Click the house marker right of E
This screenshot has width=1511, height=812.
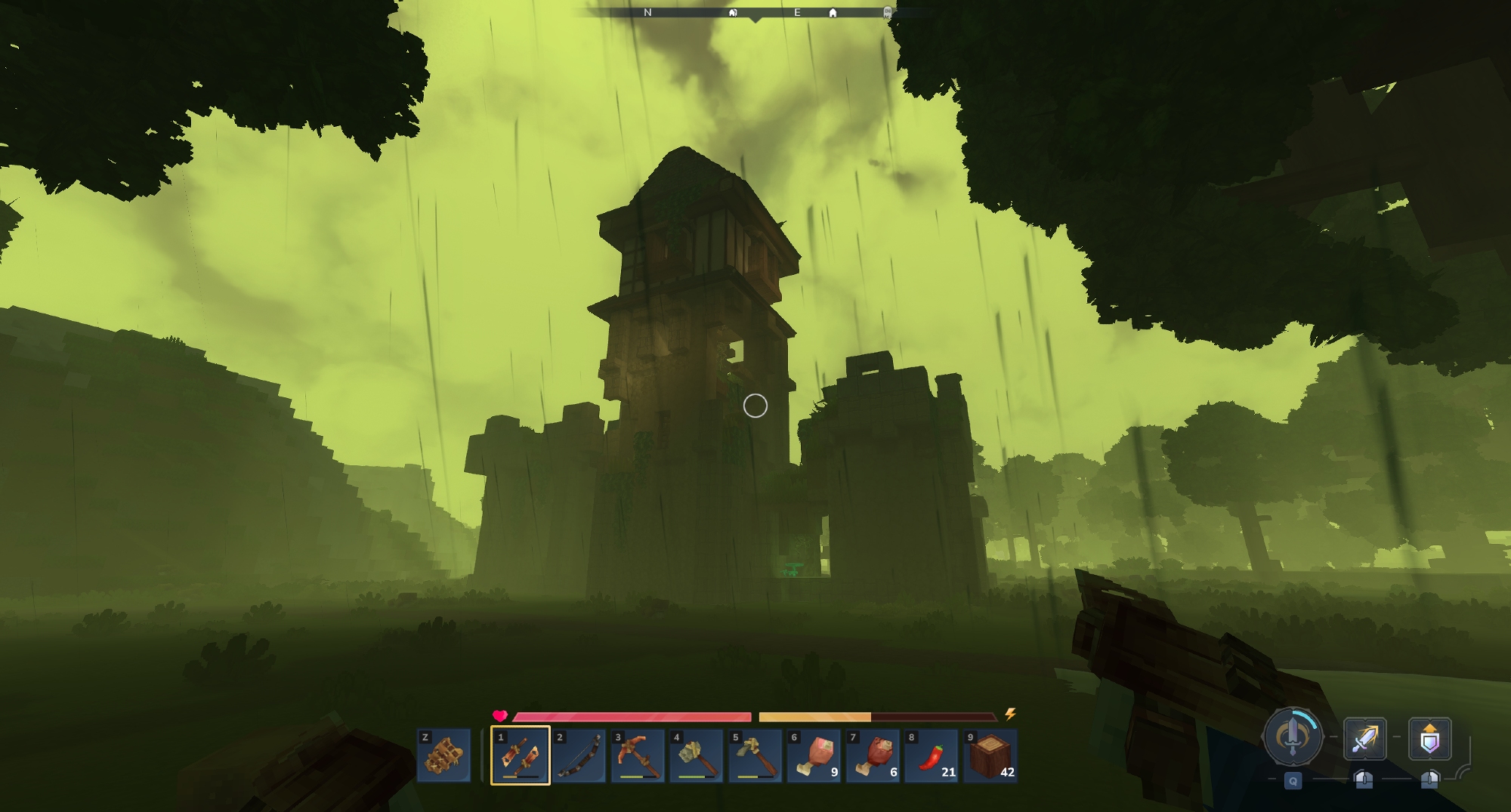pos(833,13)
